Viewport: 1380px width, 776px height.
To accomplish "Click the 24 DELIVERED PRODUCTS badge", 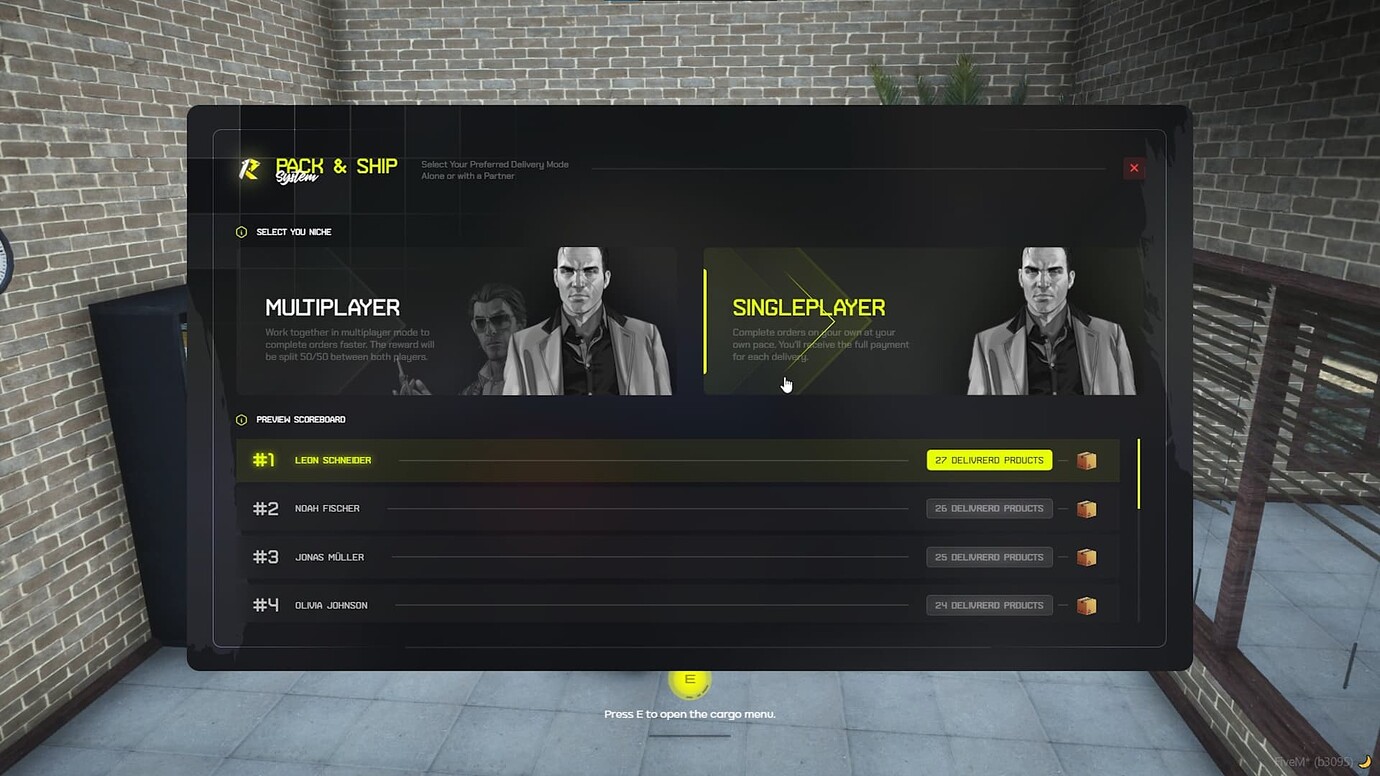I will coord(988,605).
